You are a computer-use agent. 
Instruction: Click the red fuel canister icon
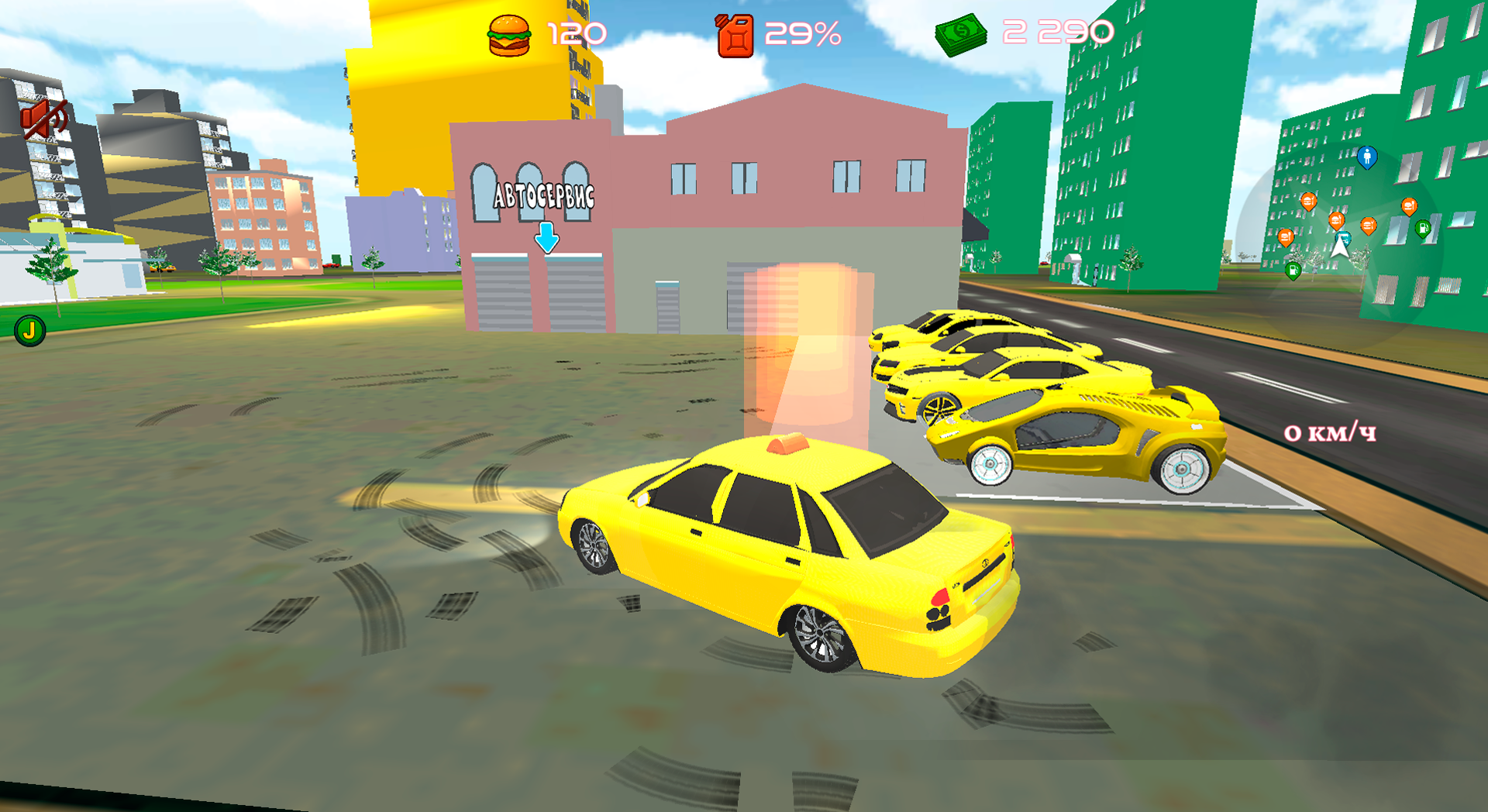tap(732, 33)
